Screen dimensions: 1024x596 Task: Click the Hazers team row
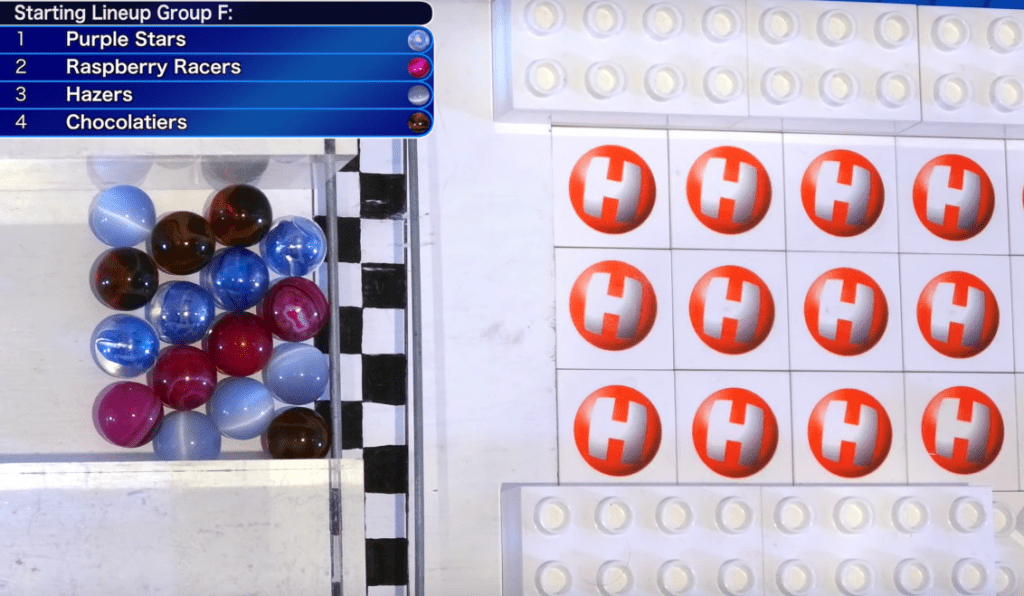[216, 95]
